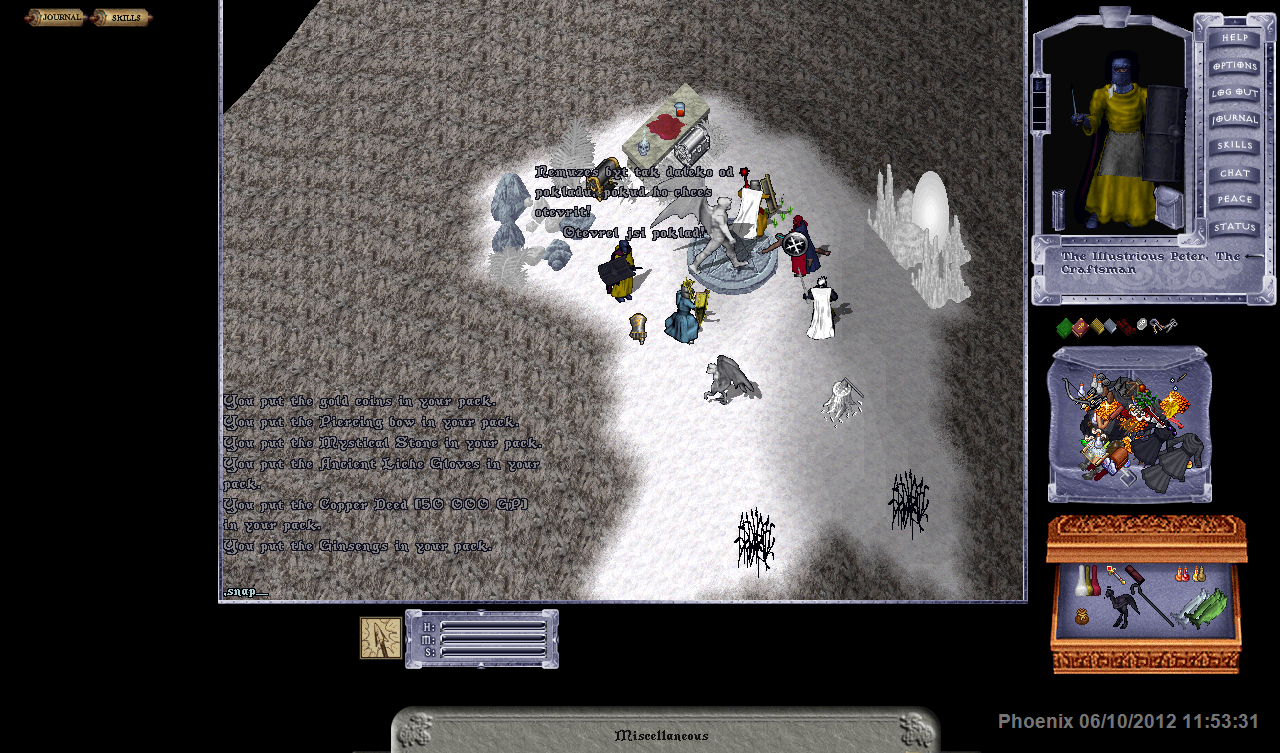Screen dimensions: 1280x753
Task: Select the small potion flasks in chest
Action: [1189, 575]
